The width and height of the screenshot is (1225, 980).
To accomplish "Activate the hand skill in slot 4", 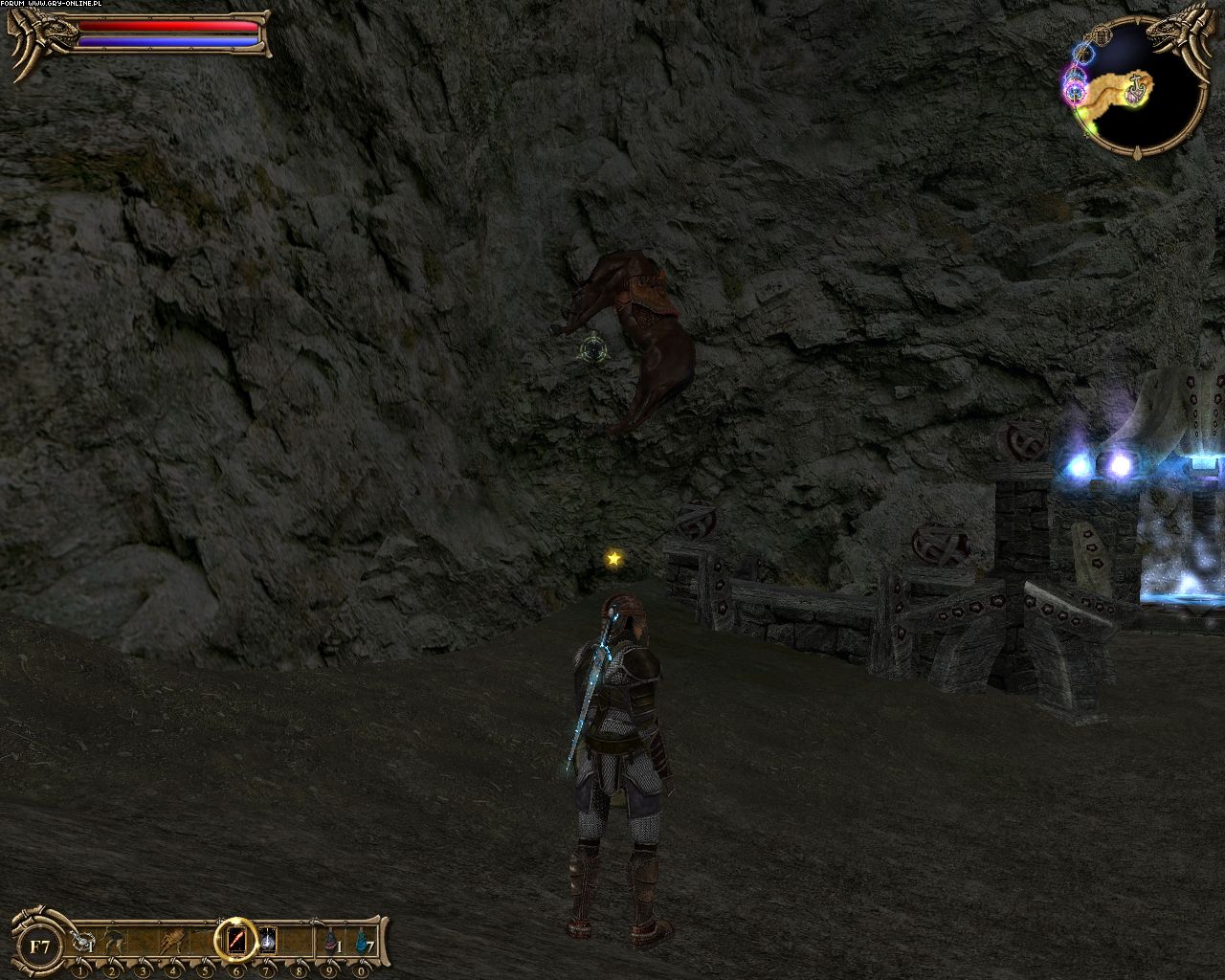I will tap(174, 943).
